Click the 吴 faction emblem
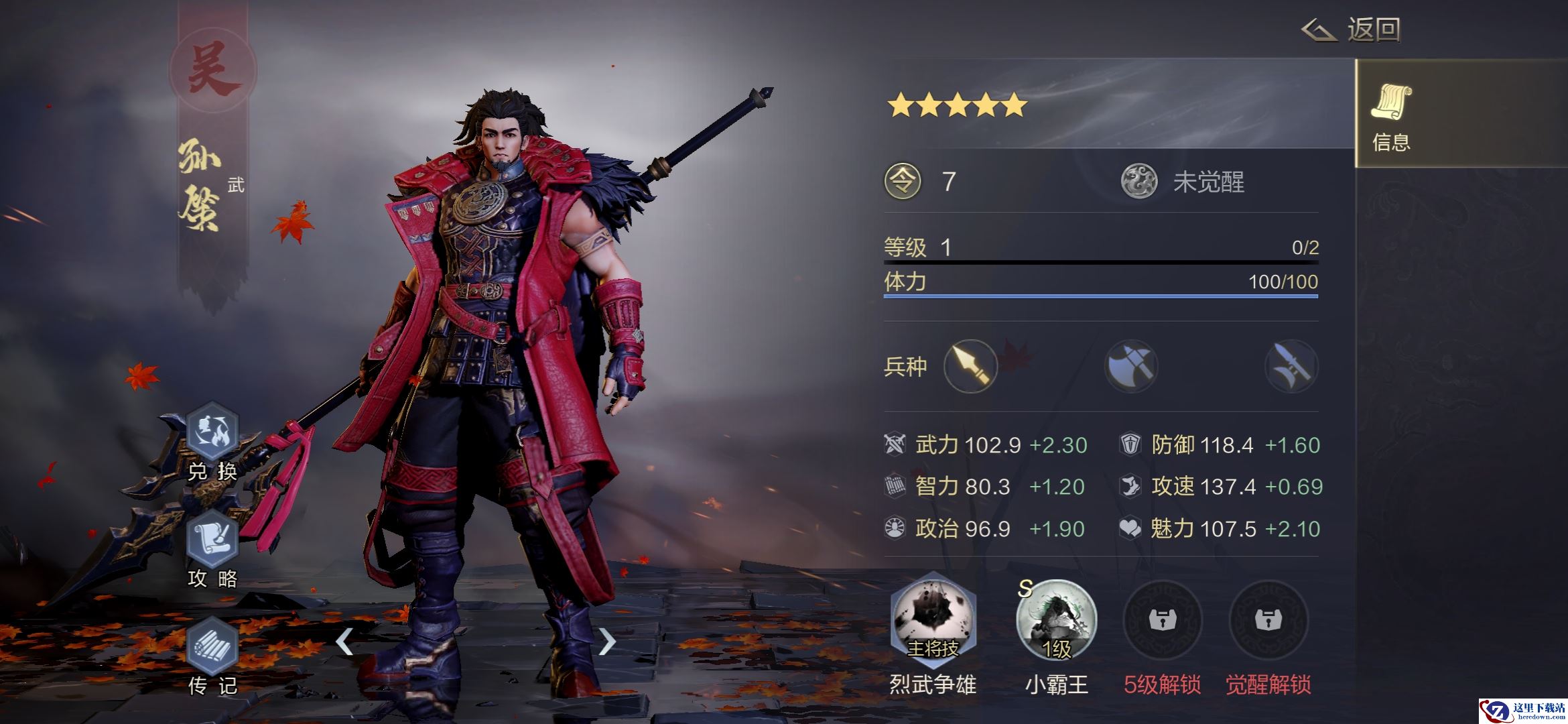This screenshot has height=724, width=1568. [213, 70]
